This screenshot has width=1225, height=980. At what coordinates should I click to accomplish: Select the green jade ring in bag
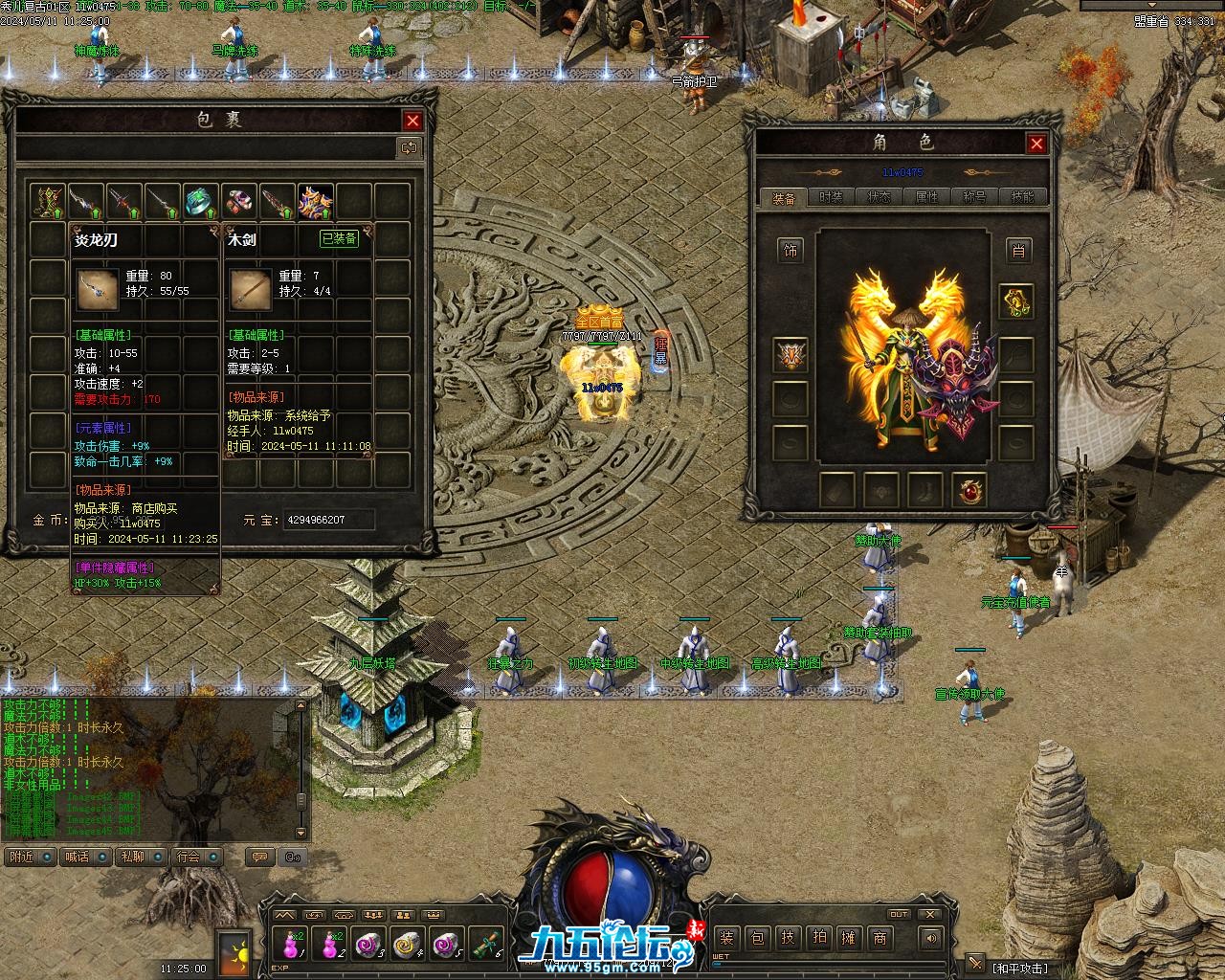(x=200, y=201)
